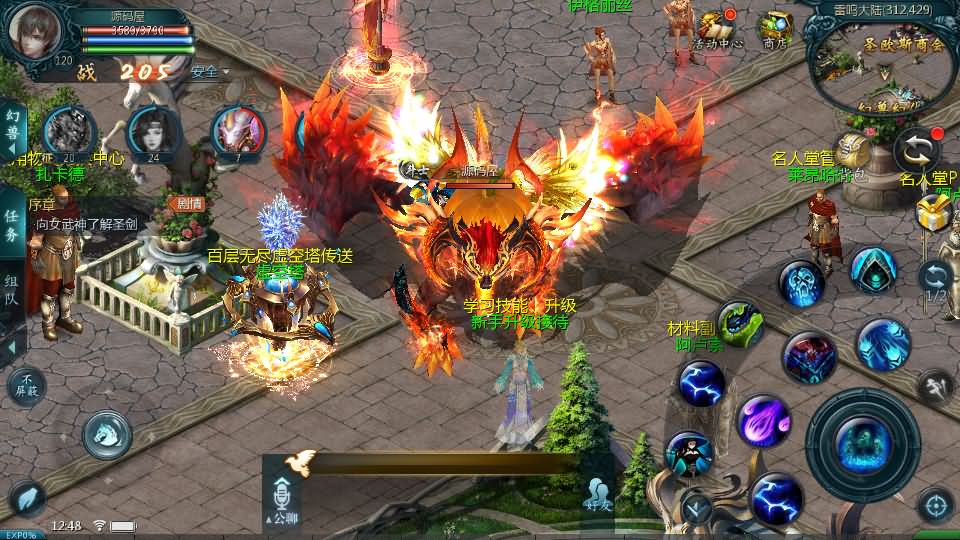
Task: Open the 活动中心 activity center
Action: (x=716, y=30)
